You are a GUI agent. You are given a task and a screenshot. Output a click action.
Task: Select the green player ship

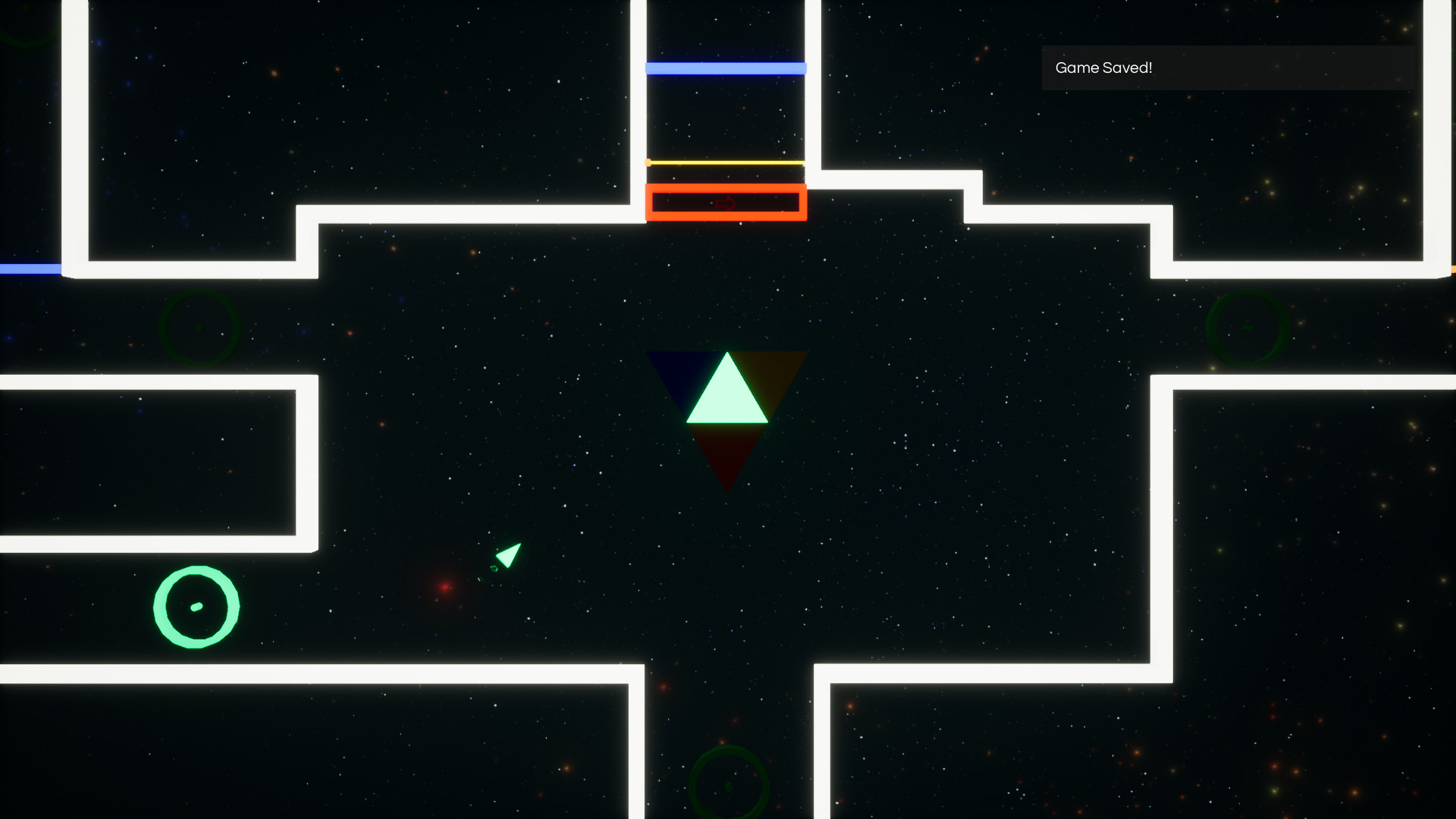point(507,557)
